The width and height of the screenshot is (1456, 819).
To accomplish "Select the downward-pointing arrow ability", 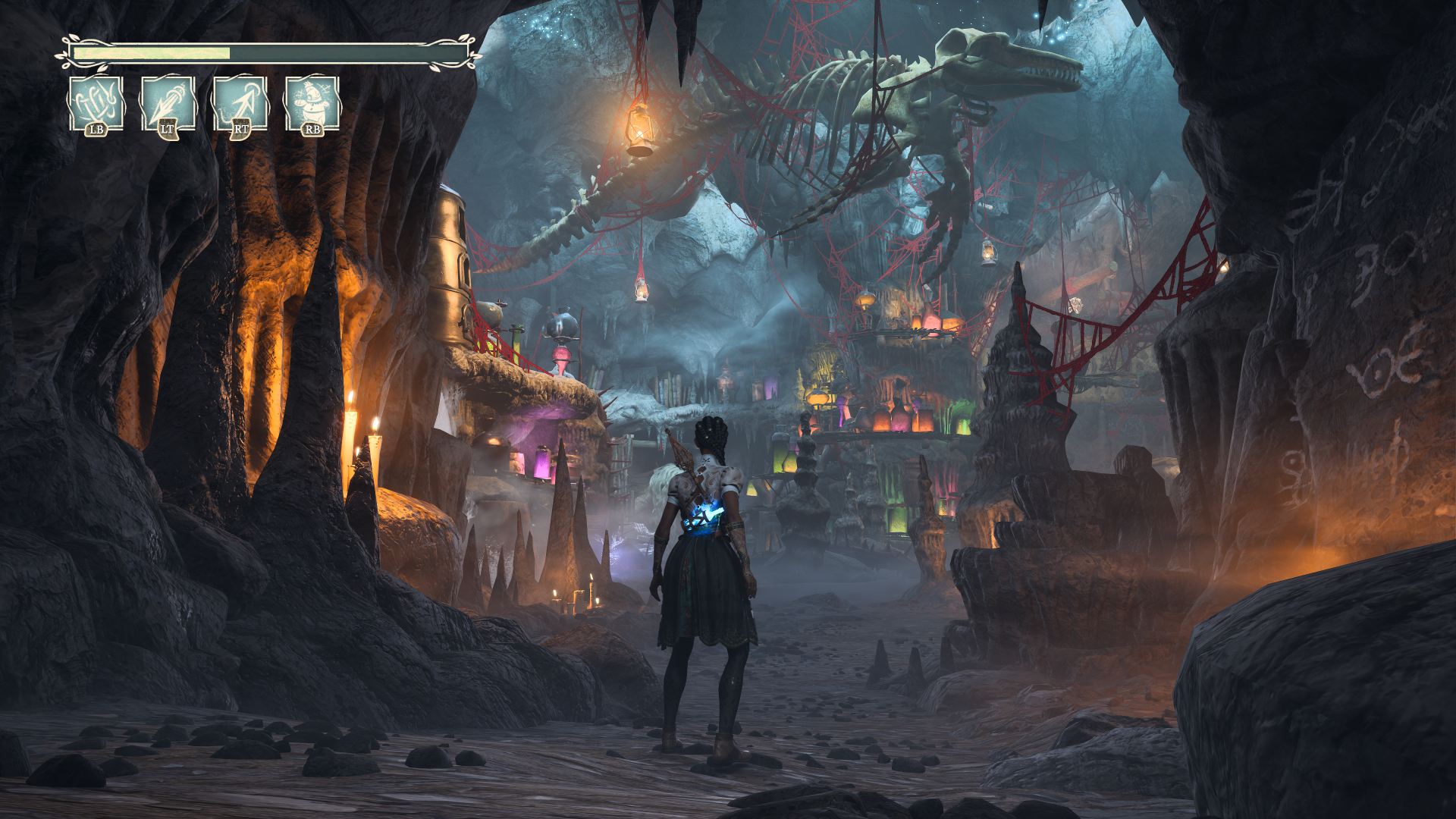I will pyautogui.click(x=168, y=103).
